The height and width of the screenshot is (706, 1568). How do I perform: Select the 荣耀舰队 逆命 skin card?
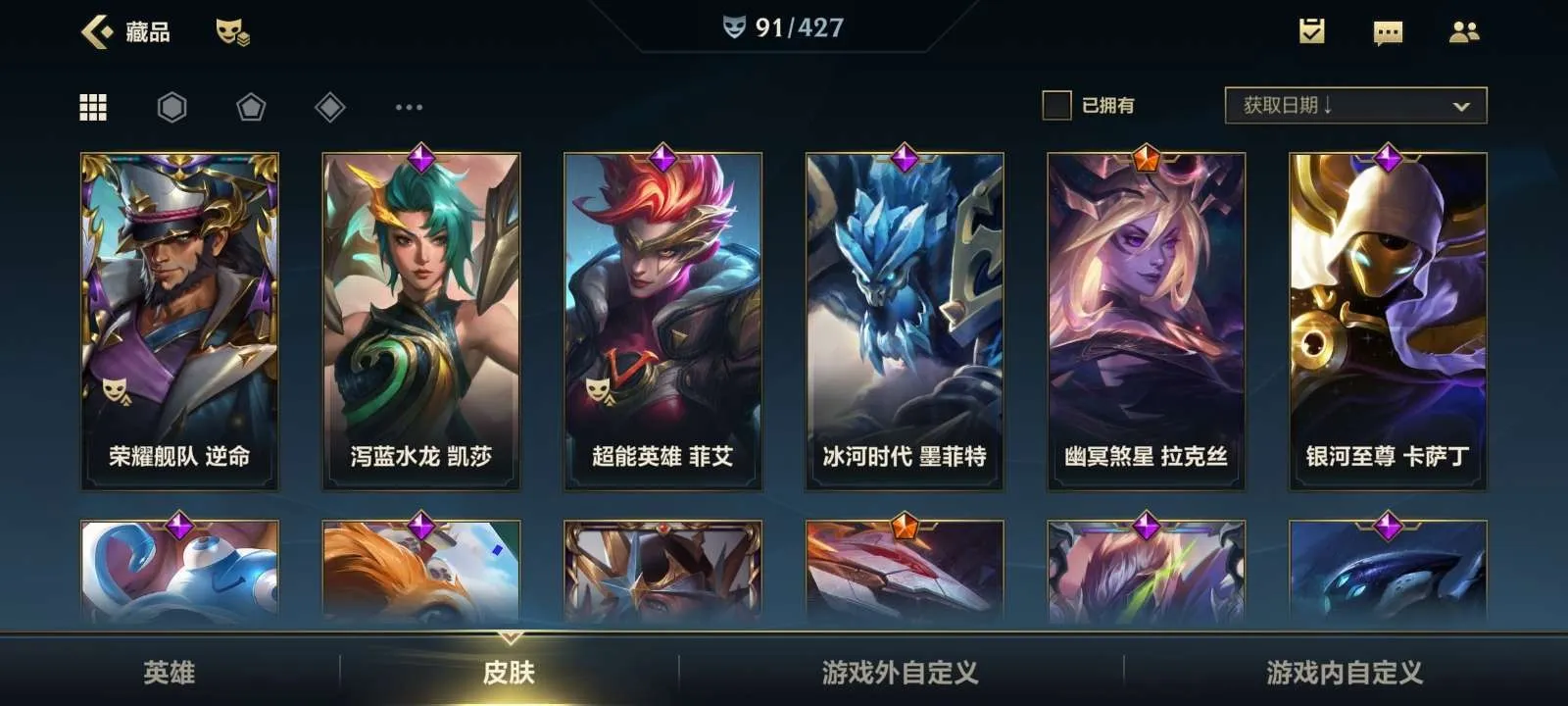pos(179,321)
